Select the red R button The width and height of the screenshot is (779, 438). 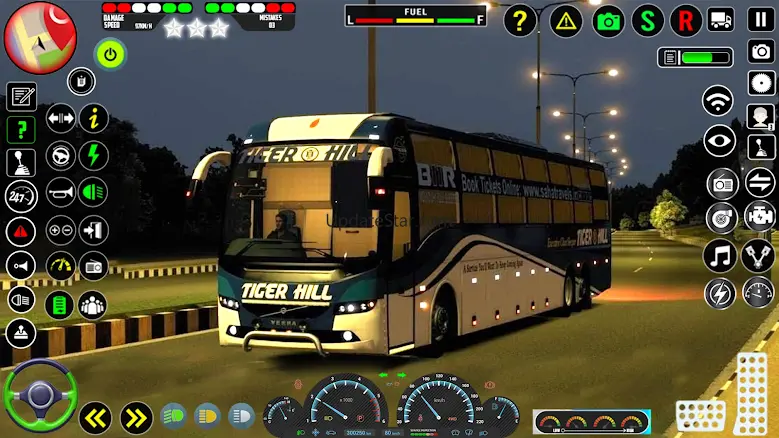[686, 20]
